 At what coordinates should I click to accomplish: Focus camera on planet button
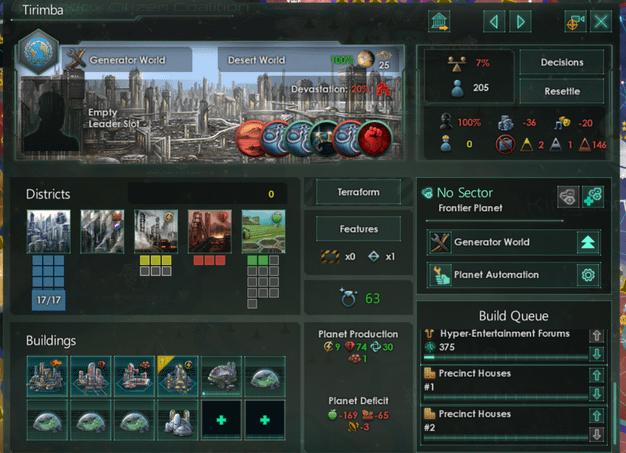click(574, 21)
